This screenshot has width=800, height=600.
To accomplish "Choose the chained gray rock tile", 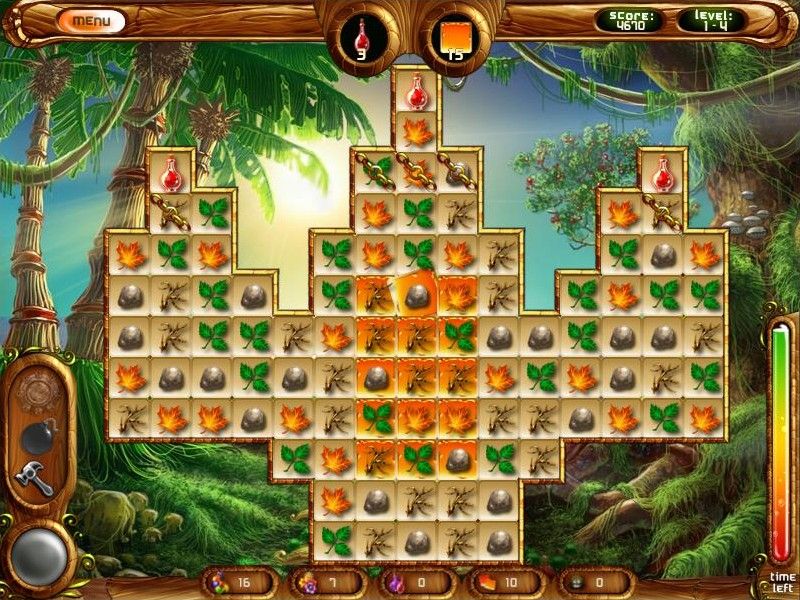I will 458,172.
